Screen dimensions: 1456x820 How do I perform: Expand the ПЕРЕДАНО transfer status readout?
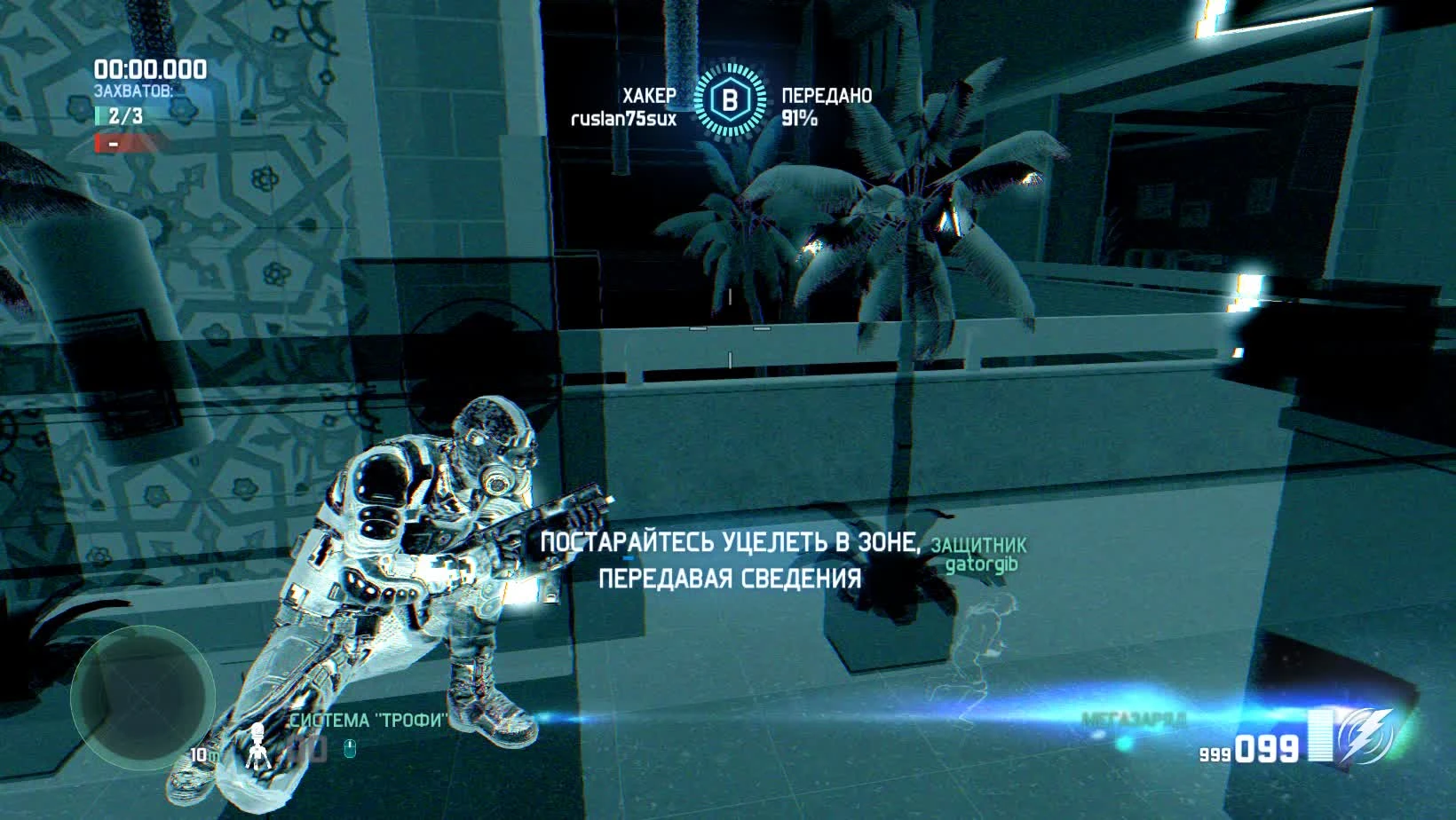coord(827,94)
